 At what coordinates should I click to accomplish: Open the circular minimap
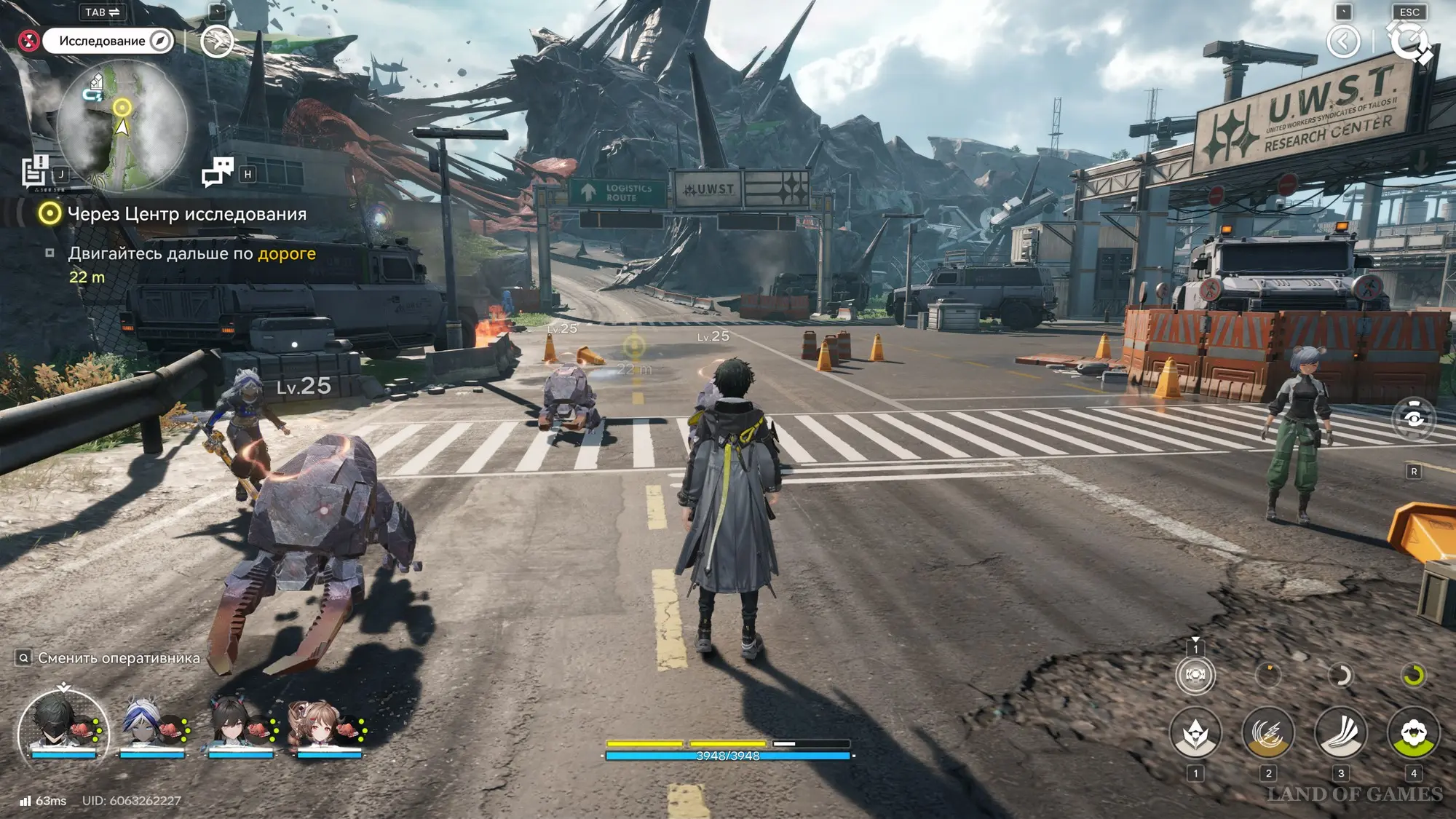coord(122,125)
